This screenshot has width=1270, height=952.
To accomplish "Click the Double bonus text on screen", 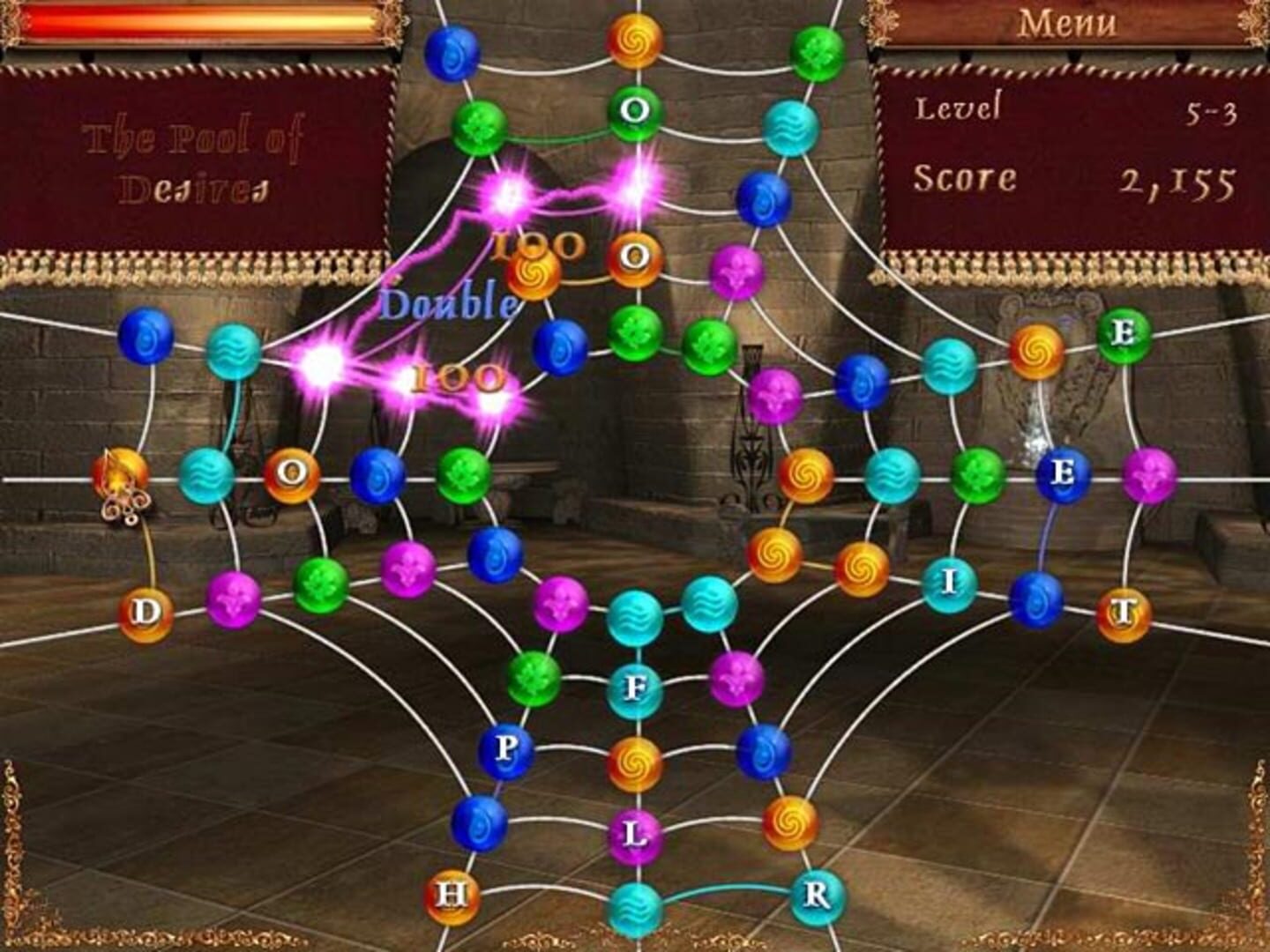I will pyautogui.click(x=445, y=302).
